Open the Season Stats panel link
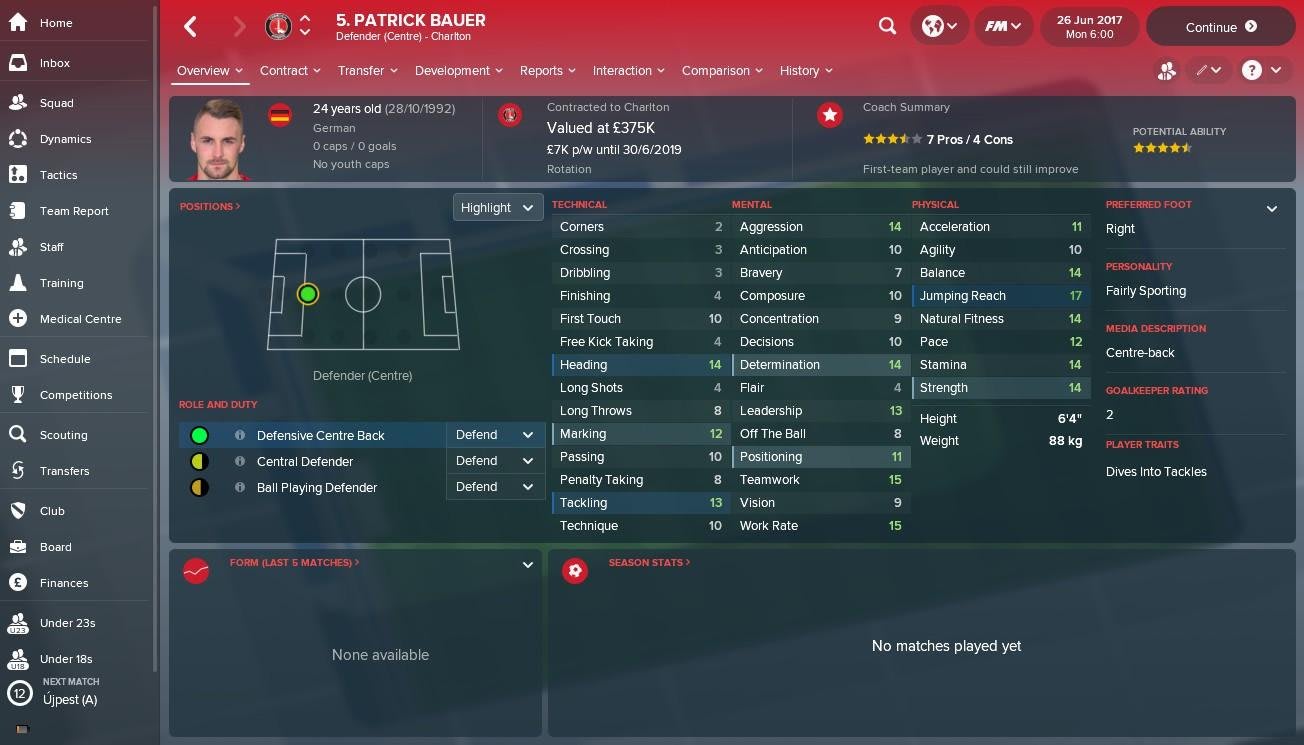This screenshot has width=1304, height=745. pyautogui.click(x=649, y=563)
